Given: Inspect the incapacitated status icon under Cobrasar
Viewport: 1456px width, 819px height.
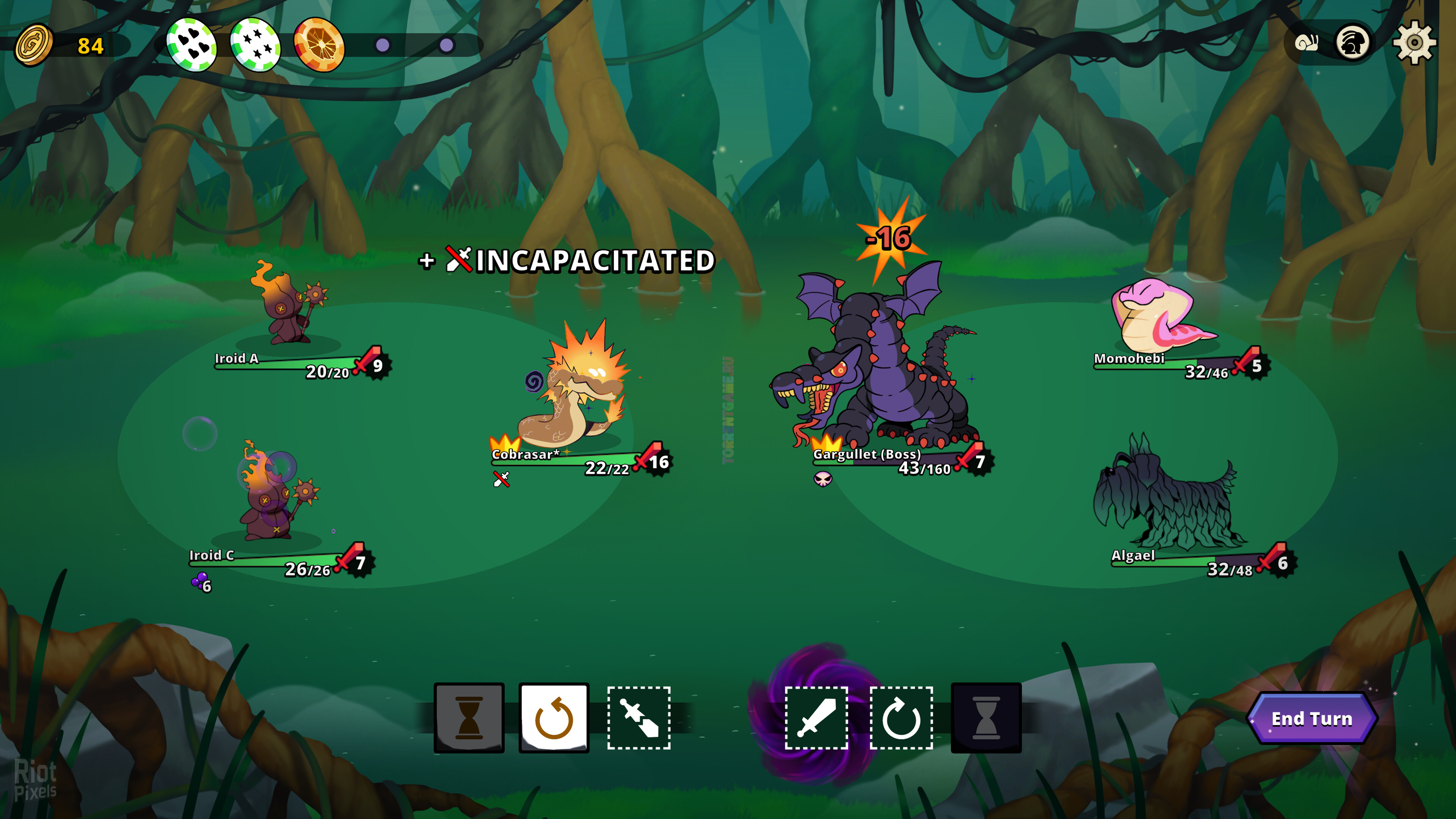Looking at the screenshot, I should coord(501,479).
